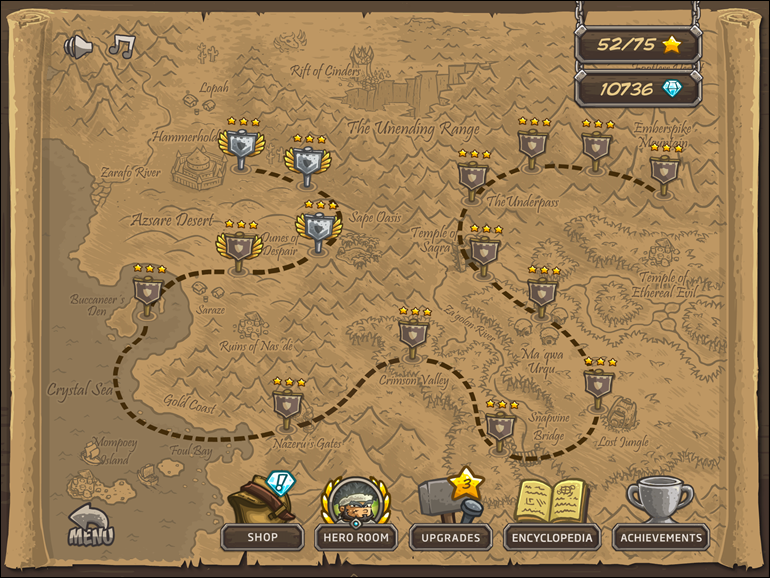Browse the Encyclopedia
The width and height of the screenshot is (770, 578).
click(x=552, y=537)
